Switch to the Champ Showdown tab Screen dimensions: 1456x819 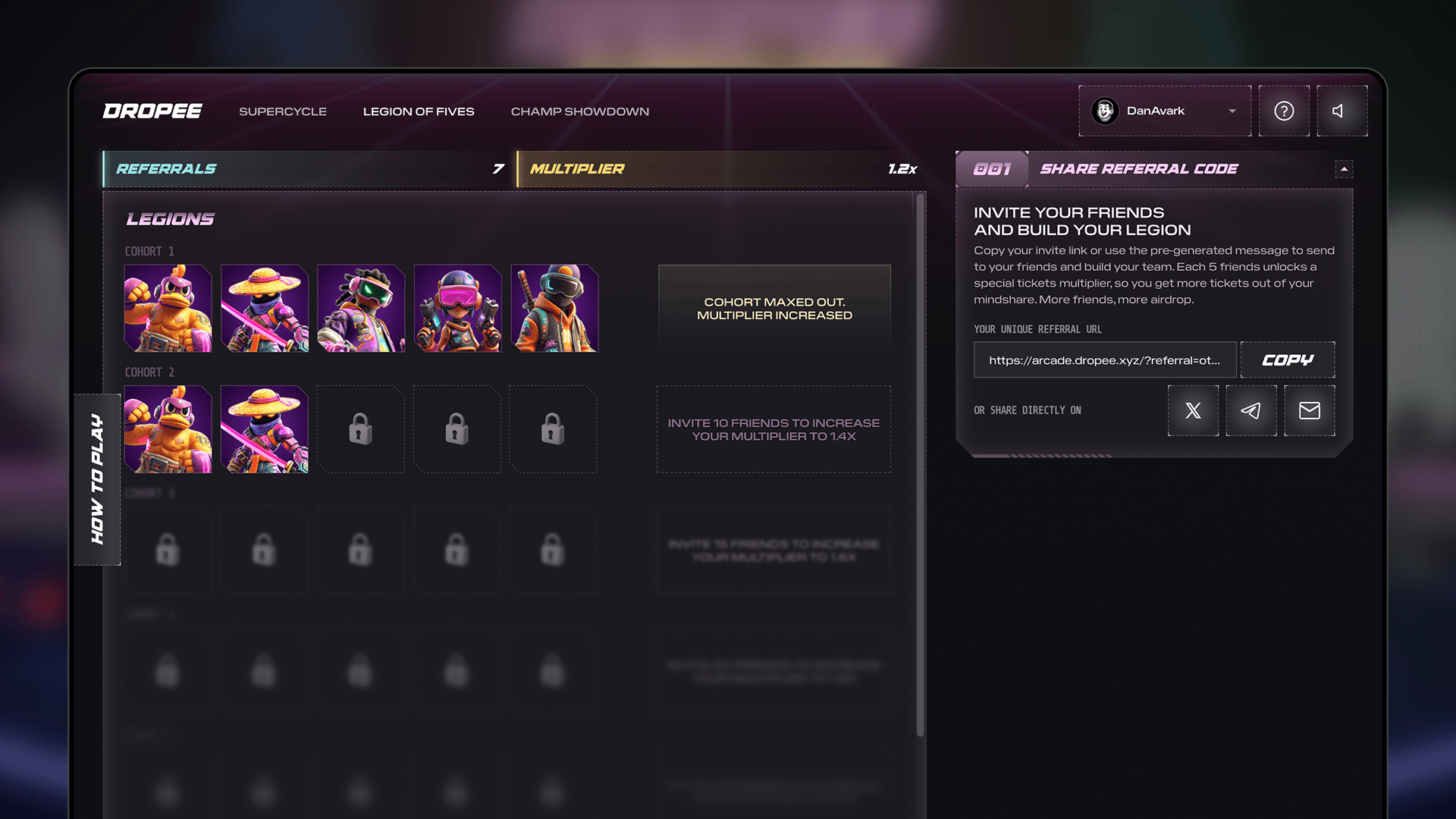580,111
